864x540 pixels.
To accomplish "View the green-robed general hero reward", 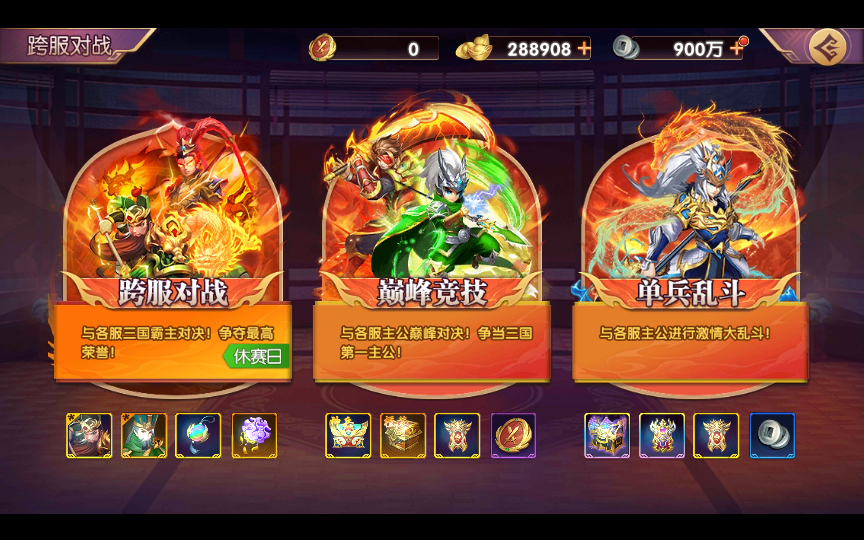I will 144,436.
